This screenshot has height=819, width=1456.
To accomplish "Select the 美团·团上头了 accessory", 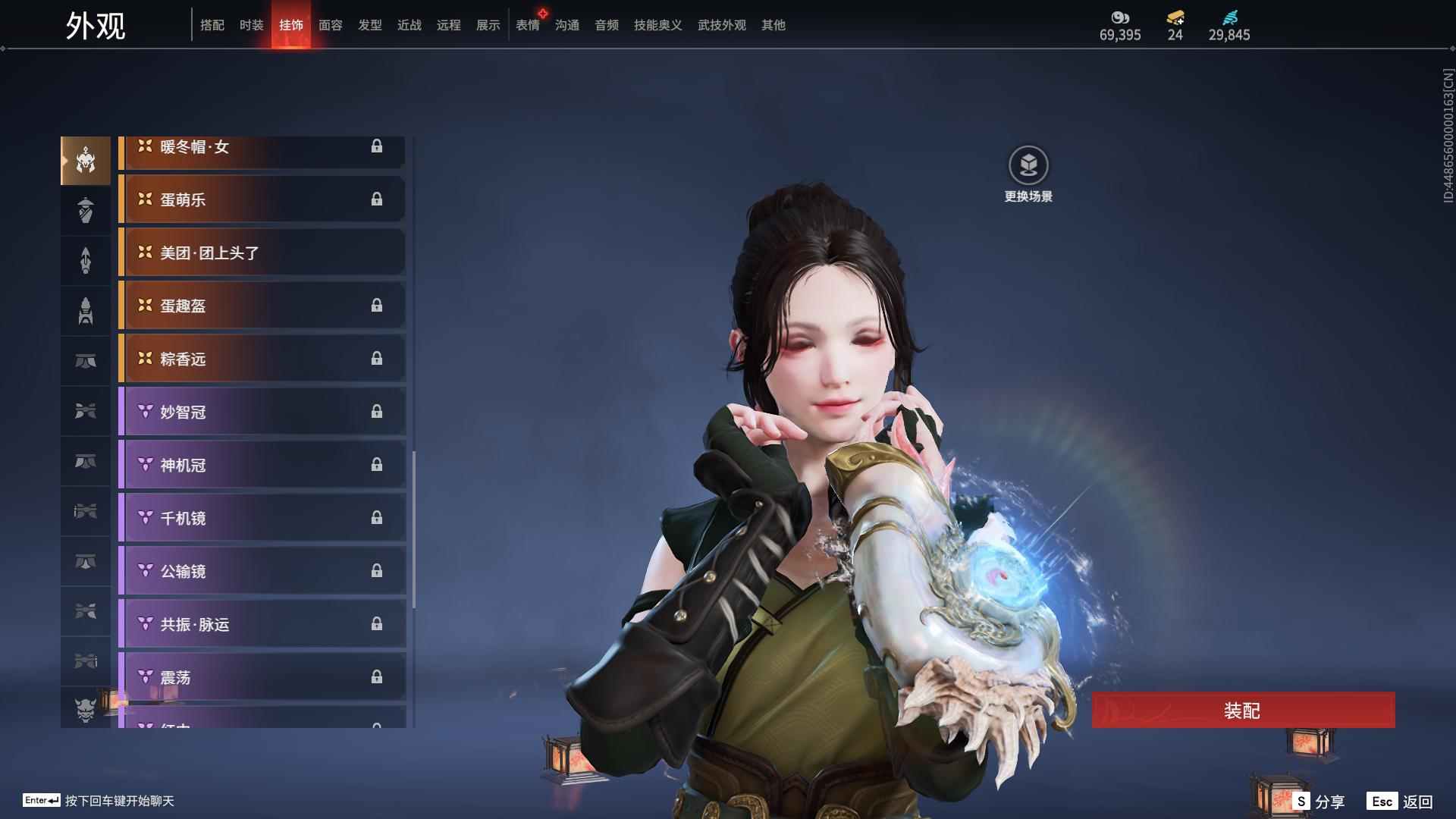I will [262, 253].
